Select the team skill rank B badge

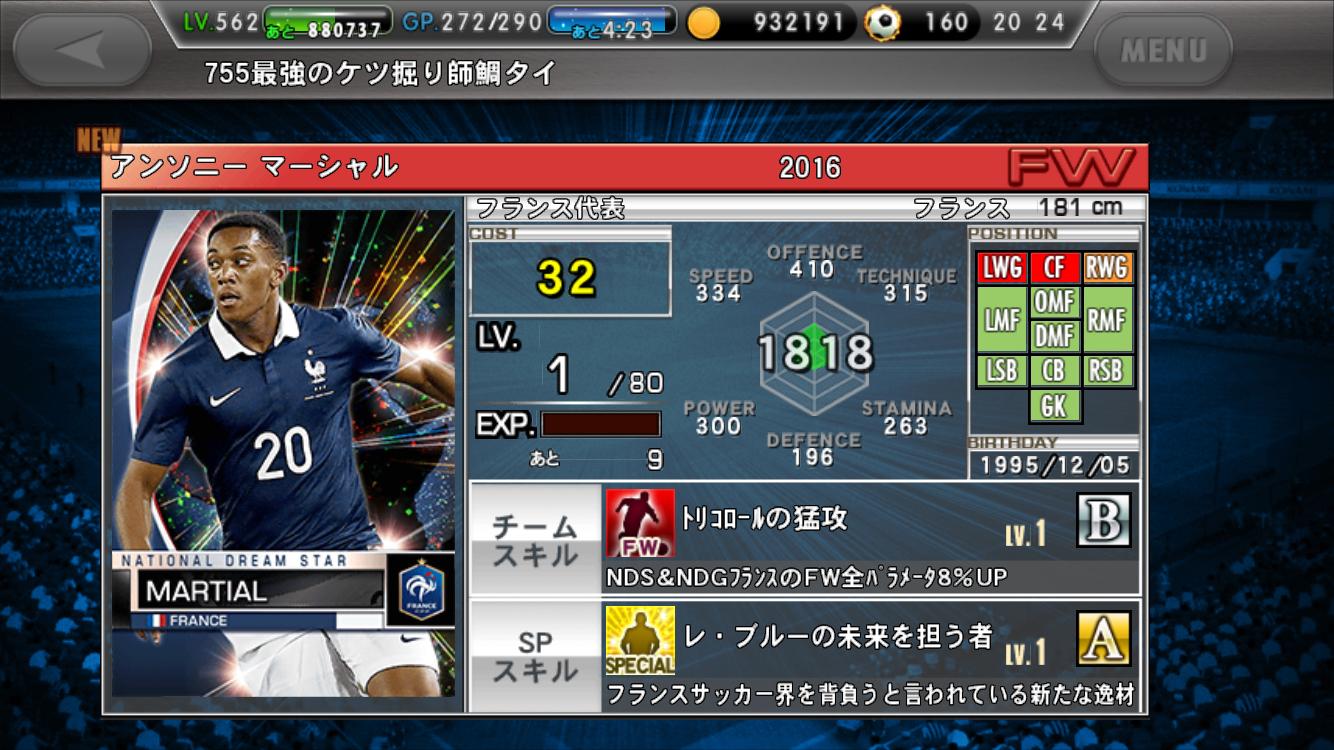point(1103,520)
